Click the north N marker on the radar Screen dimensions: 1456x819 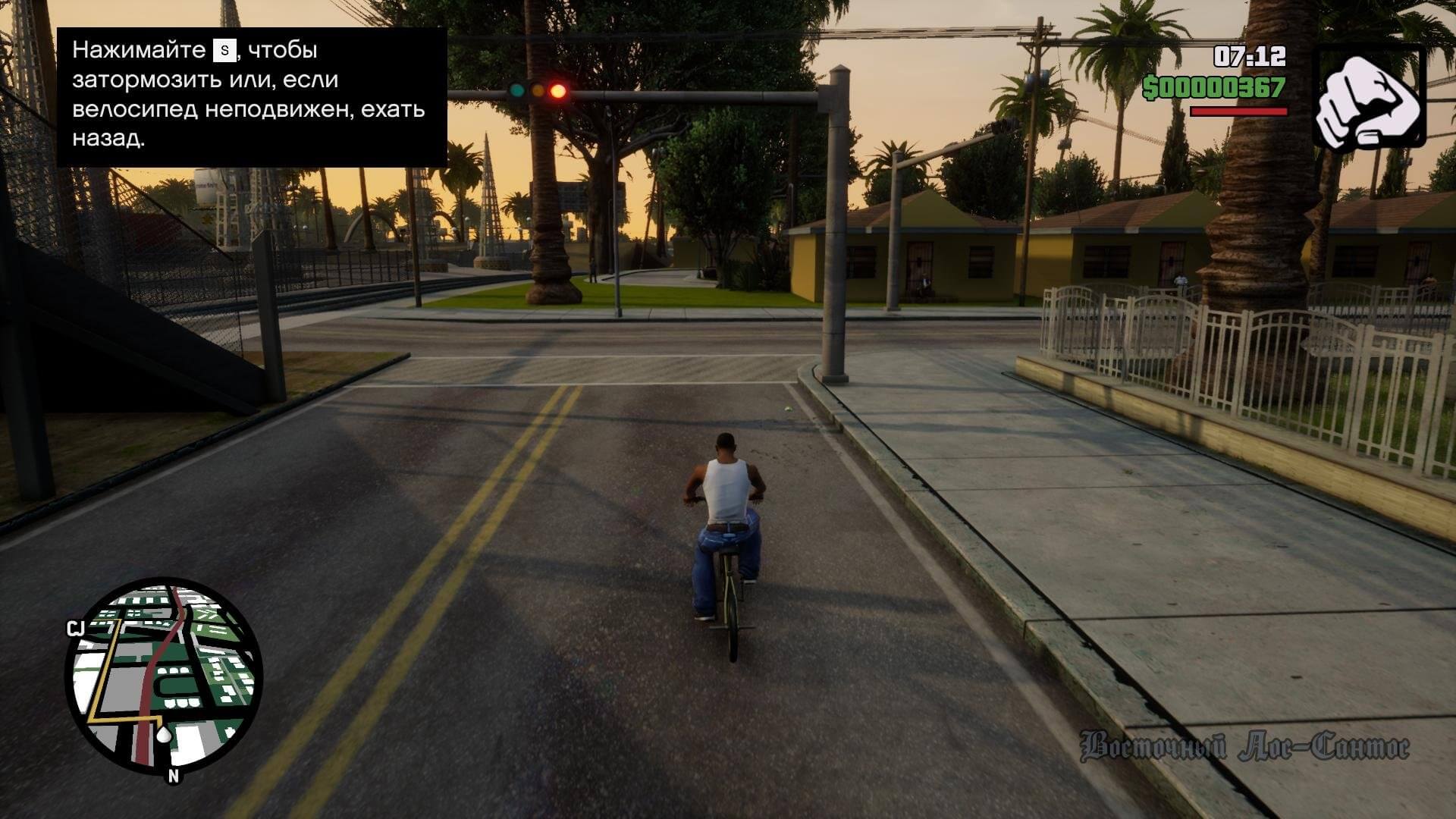173,776
